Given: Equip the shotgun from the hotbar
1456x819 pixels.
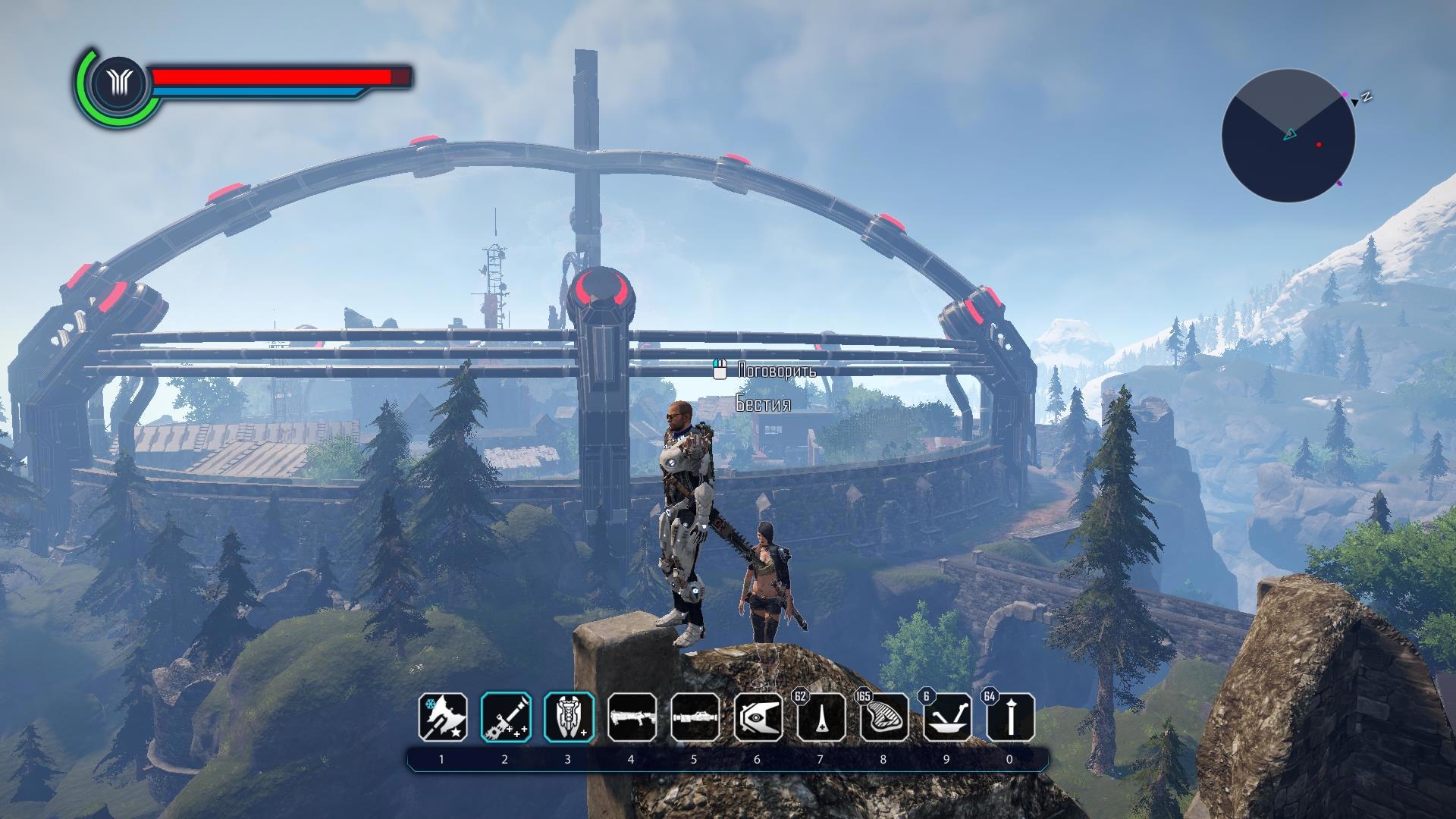Looking at the screenshot, I should 631,717.
